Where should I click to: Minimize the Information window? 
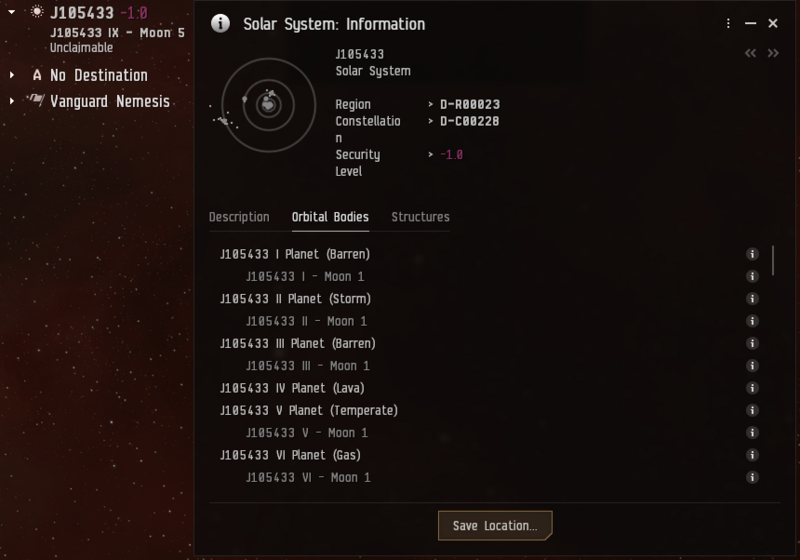(751, 24)
